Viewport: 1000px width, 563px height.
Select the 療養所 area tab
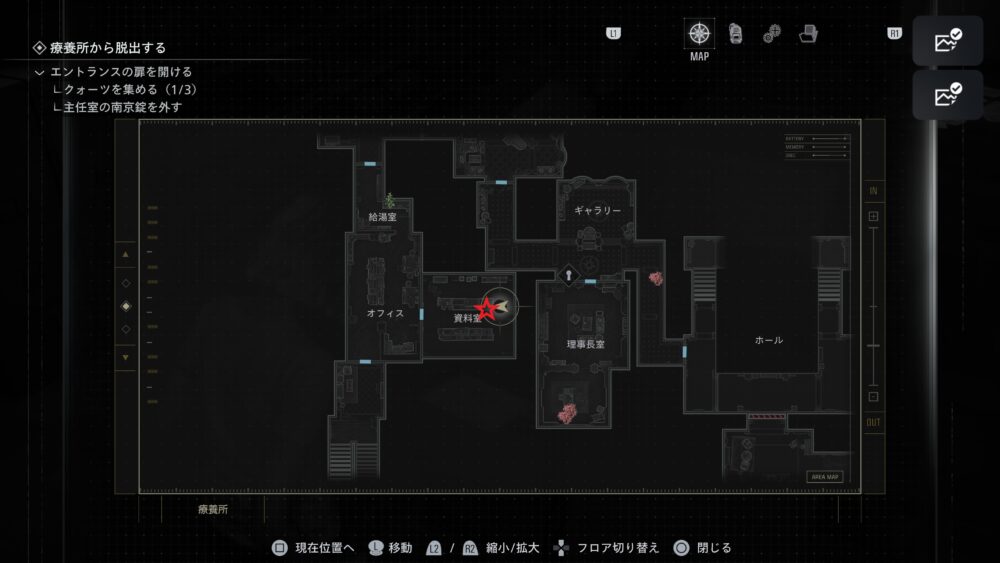point(214,509)
